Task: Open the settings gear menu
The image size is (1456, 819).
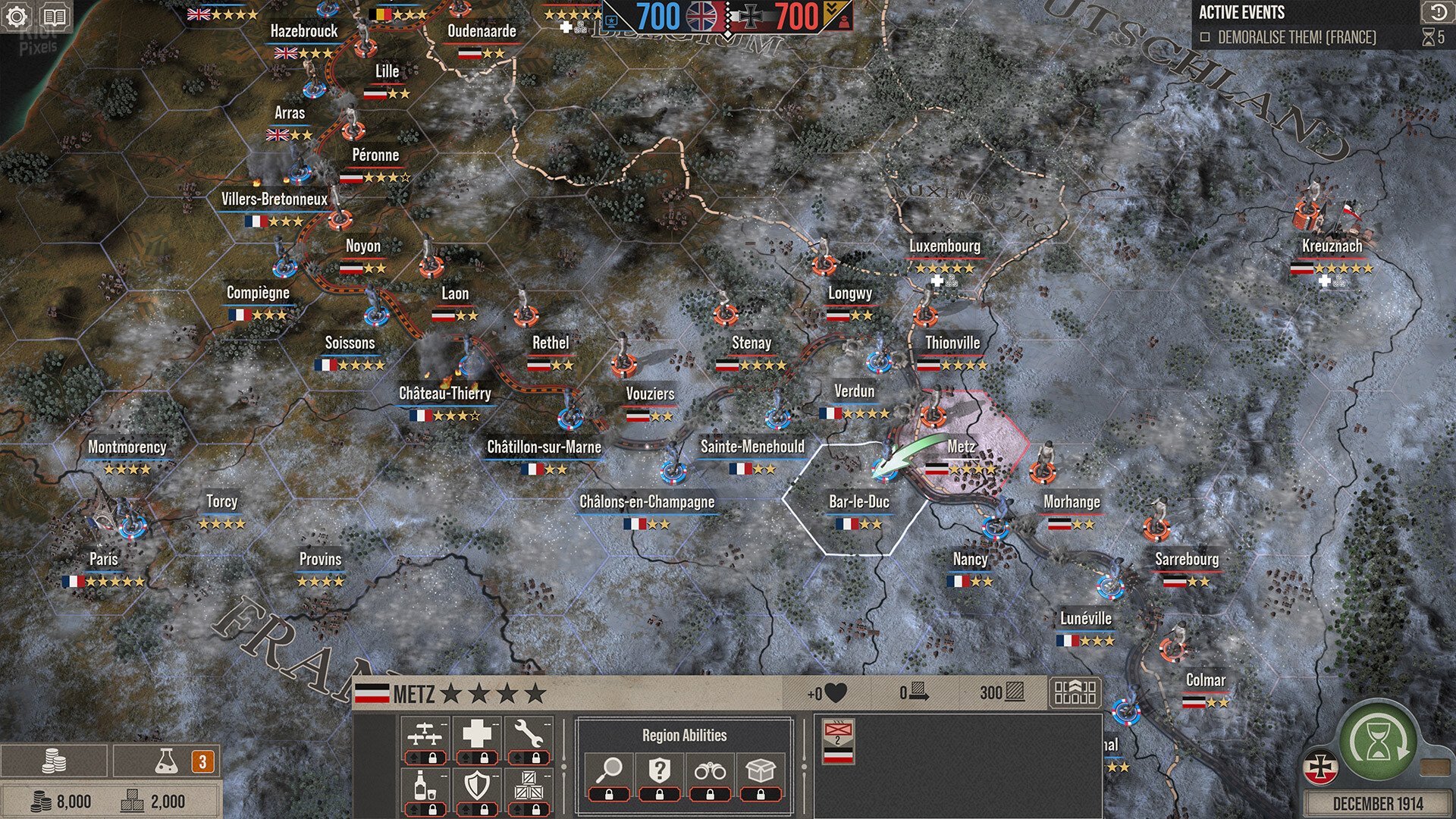Action: pyautogui.click(x=17, y=16)
